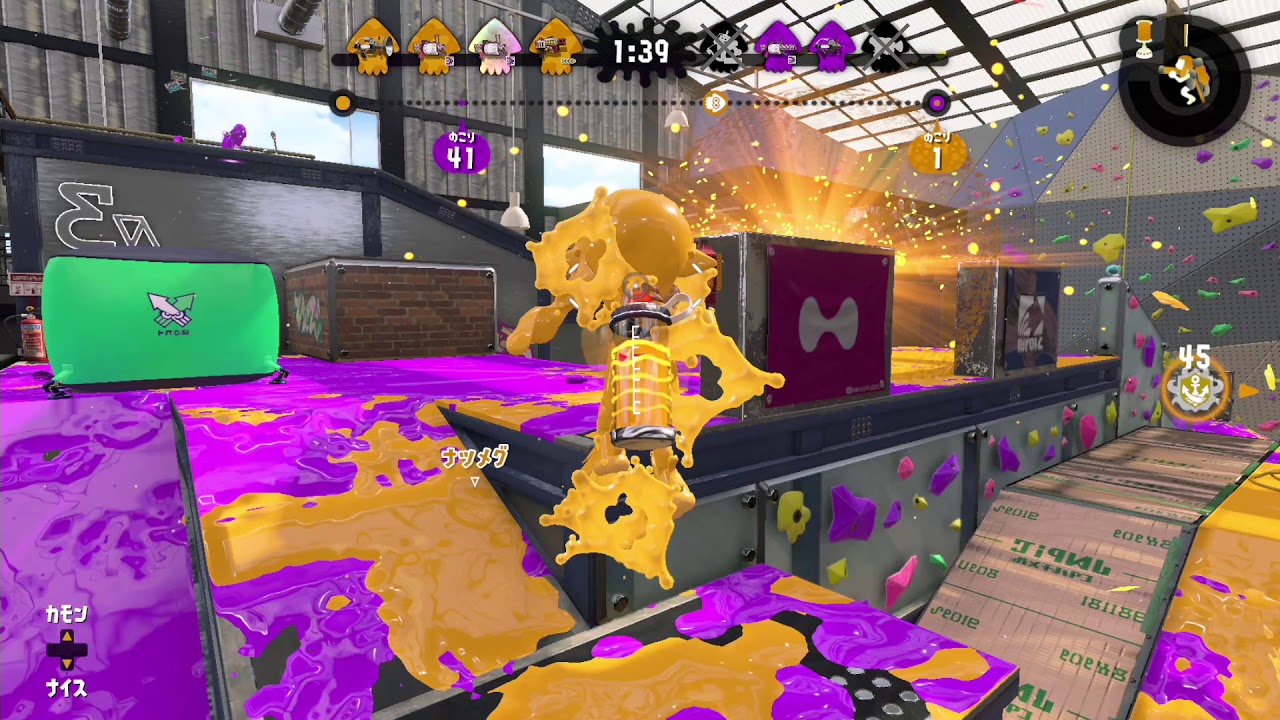Viewport: 1280px width, 720px height.
Task: Toggle the purple counter showing 41
Action: pyautogui.click(x=460, y=148)
